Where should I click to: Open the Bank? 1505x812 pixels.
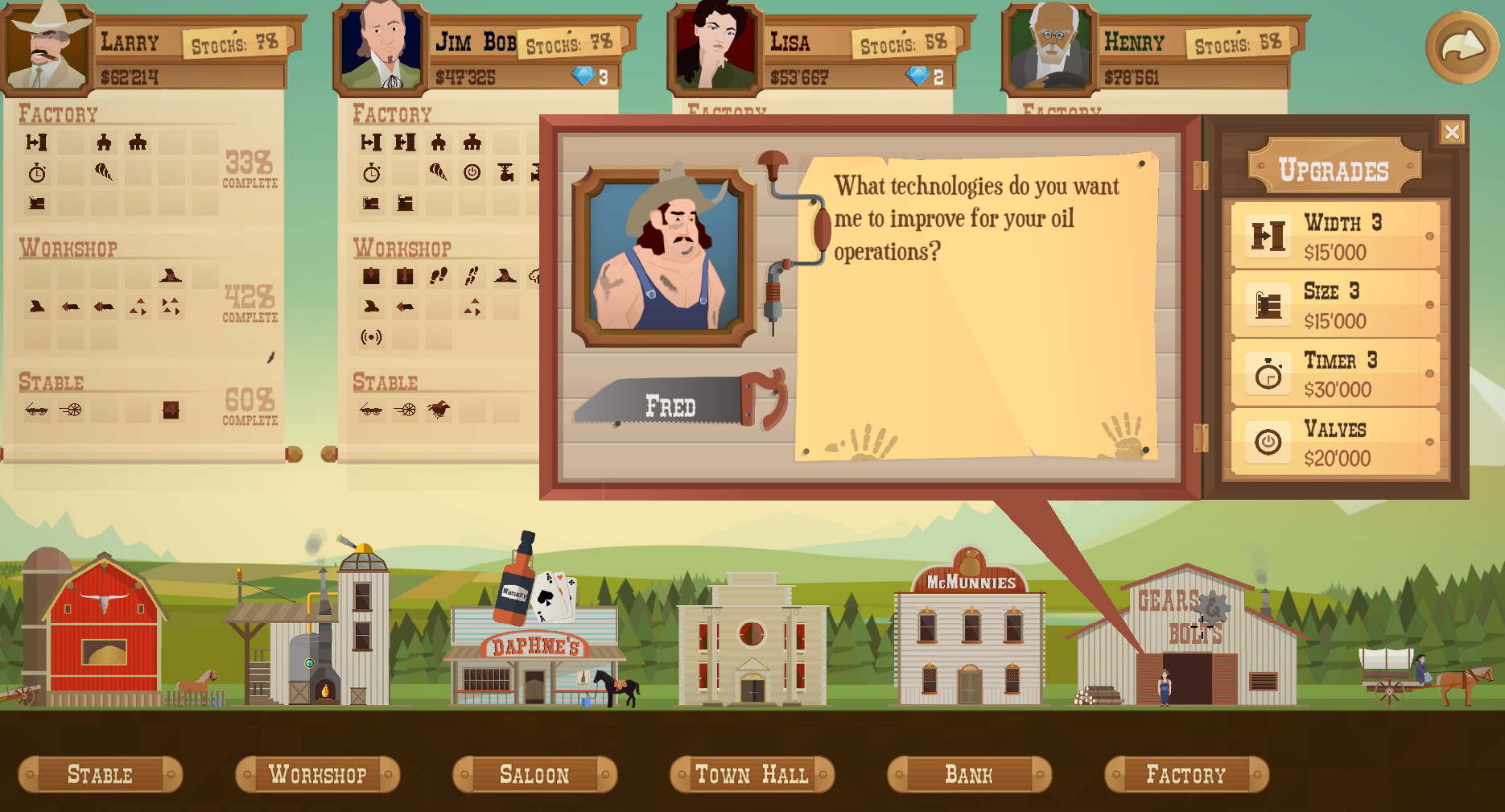tap(969, 774)
